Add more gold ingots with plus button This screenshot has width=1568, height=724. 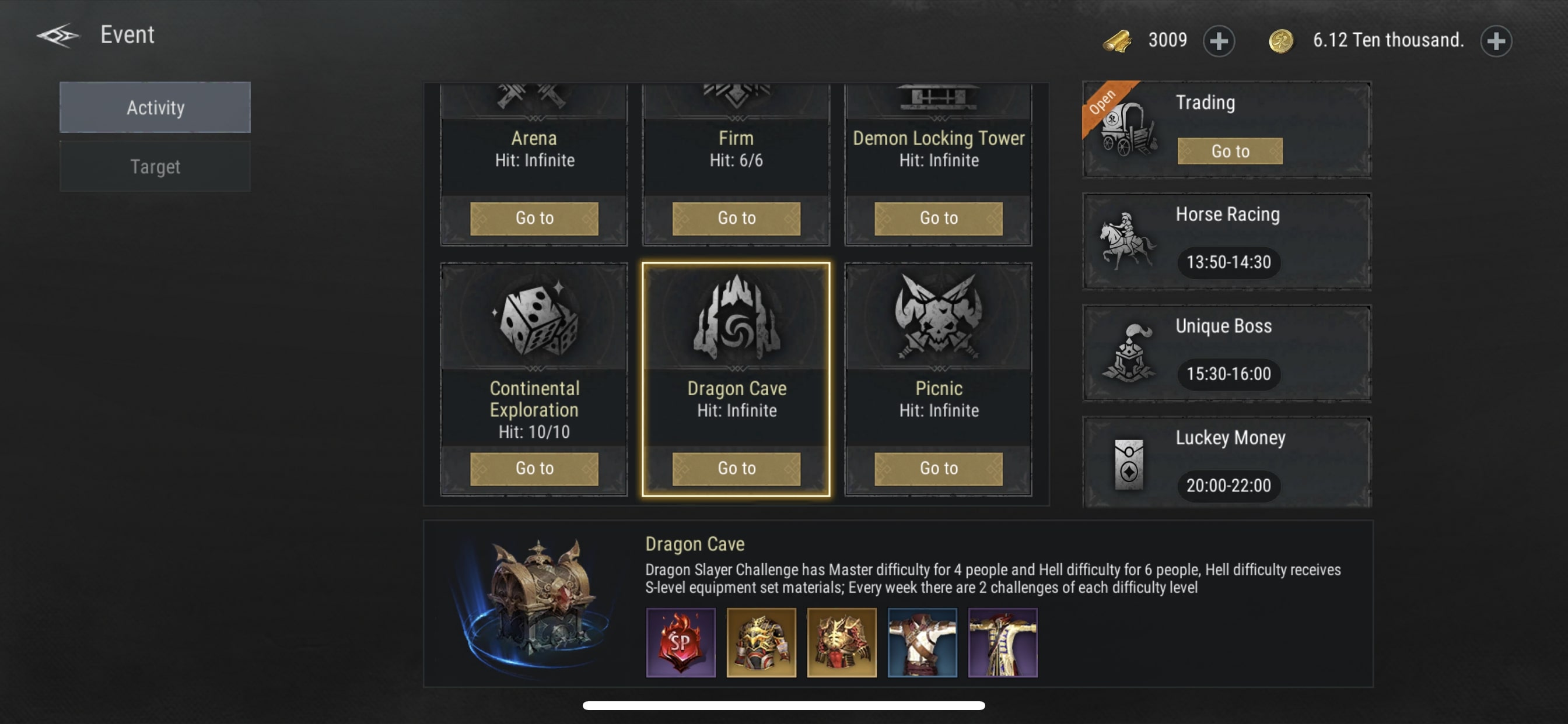1219,41
